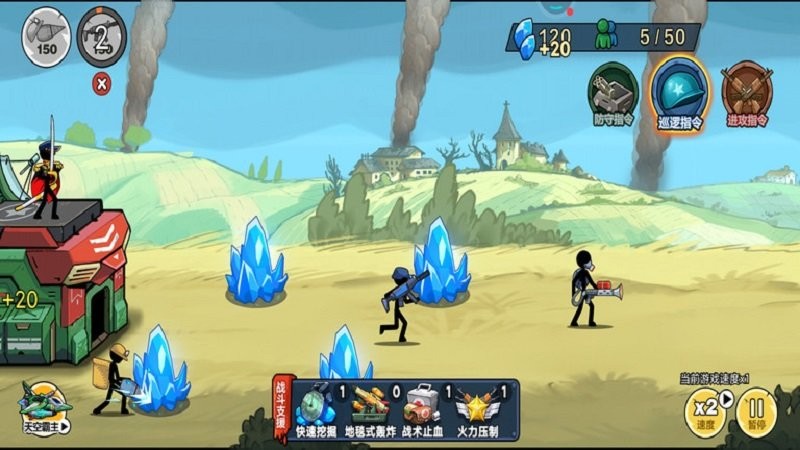Toggle the x2 game speed button
This screenshot has width=800, height=450.
705,410
